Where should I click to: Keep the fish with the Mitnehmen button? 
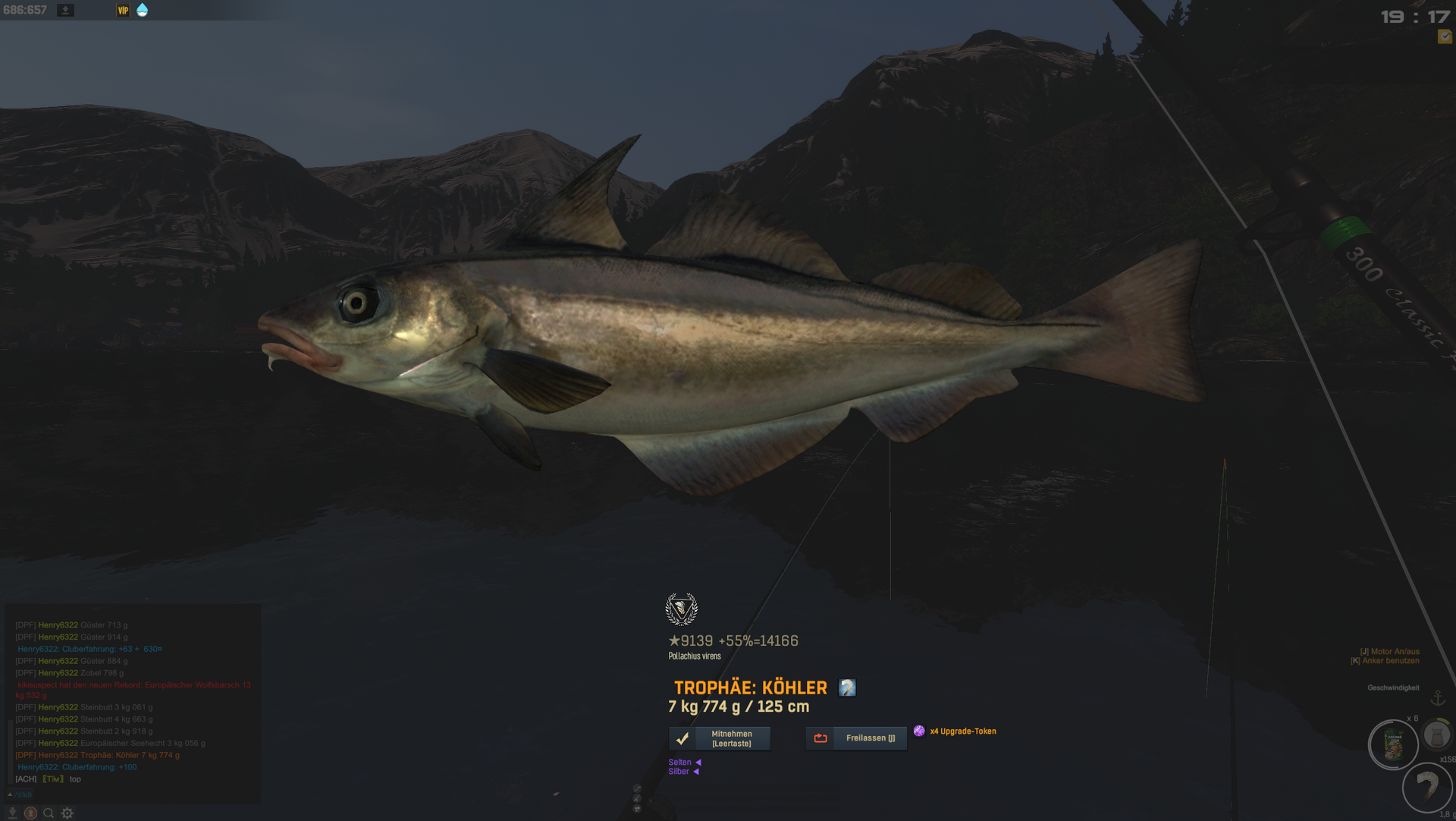click(719, 738)
